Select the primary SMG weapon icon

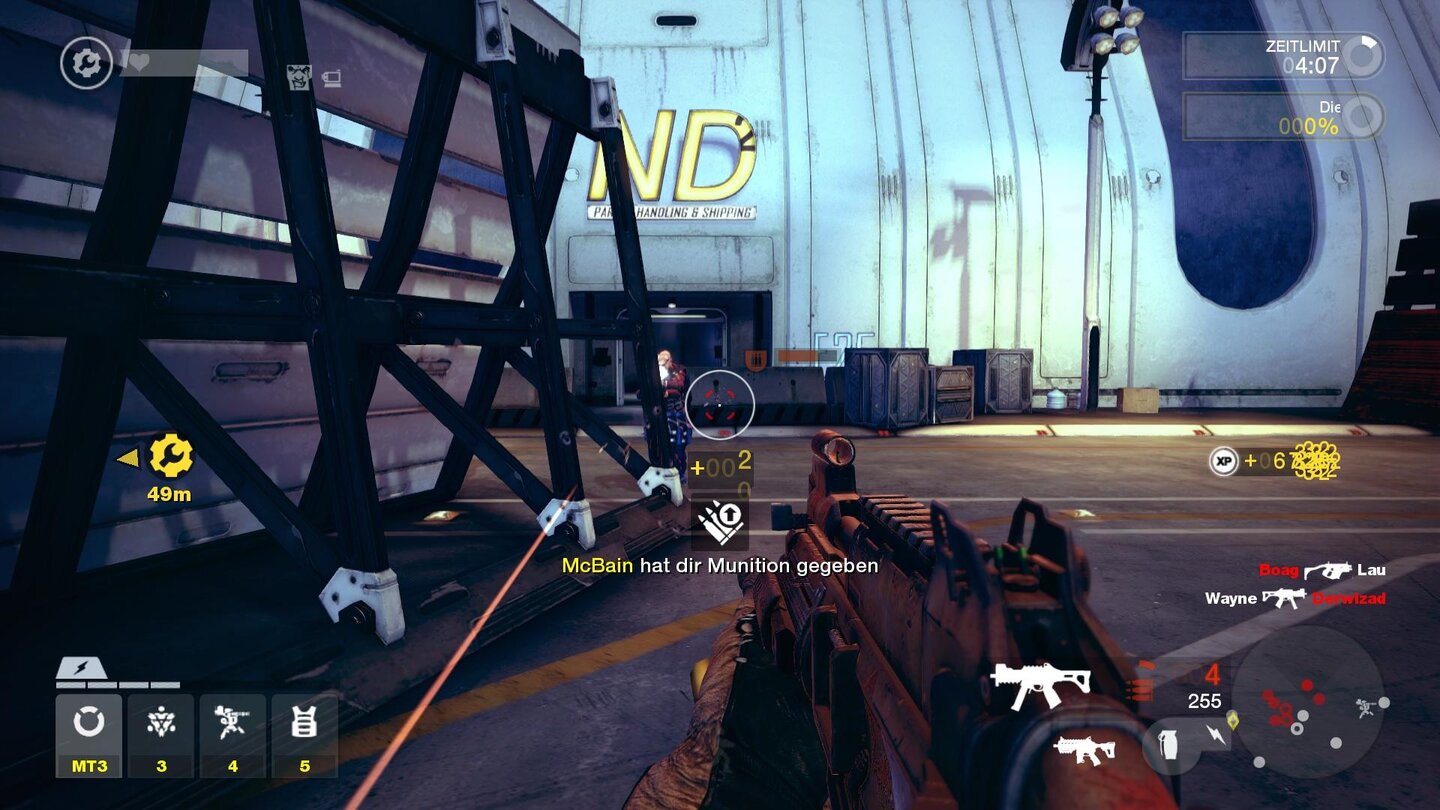point(1040,687)
